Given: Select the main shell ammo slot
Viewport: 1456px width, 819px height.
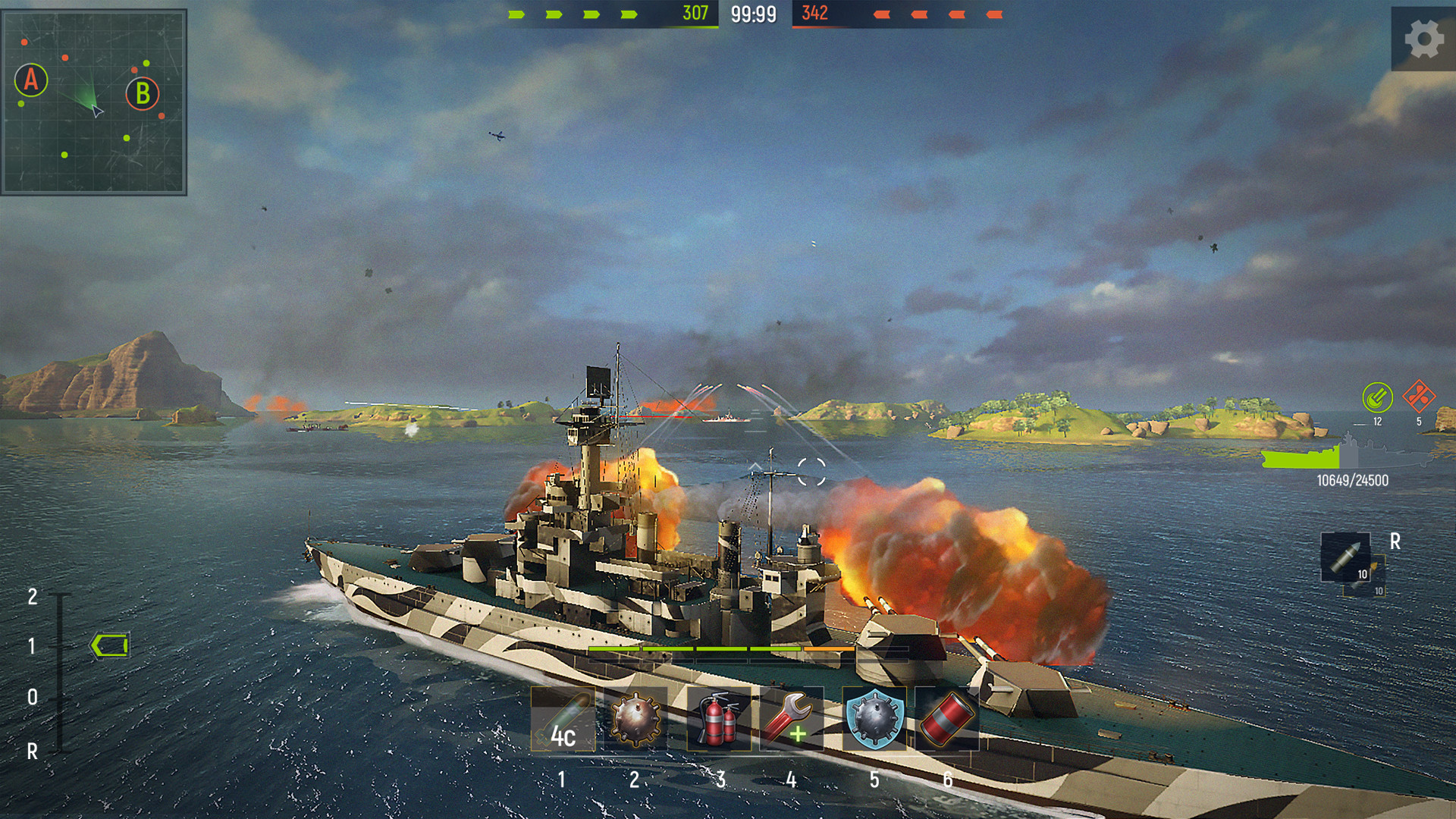Looking at the screenshot, I should [x=1345, y=557].
